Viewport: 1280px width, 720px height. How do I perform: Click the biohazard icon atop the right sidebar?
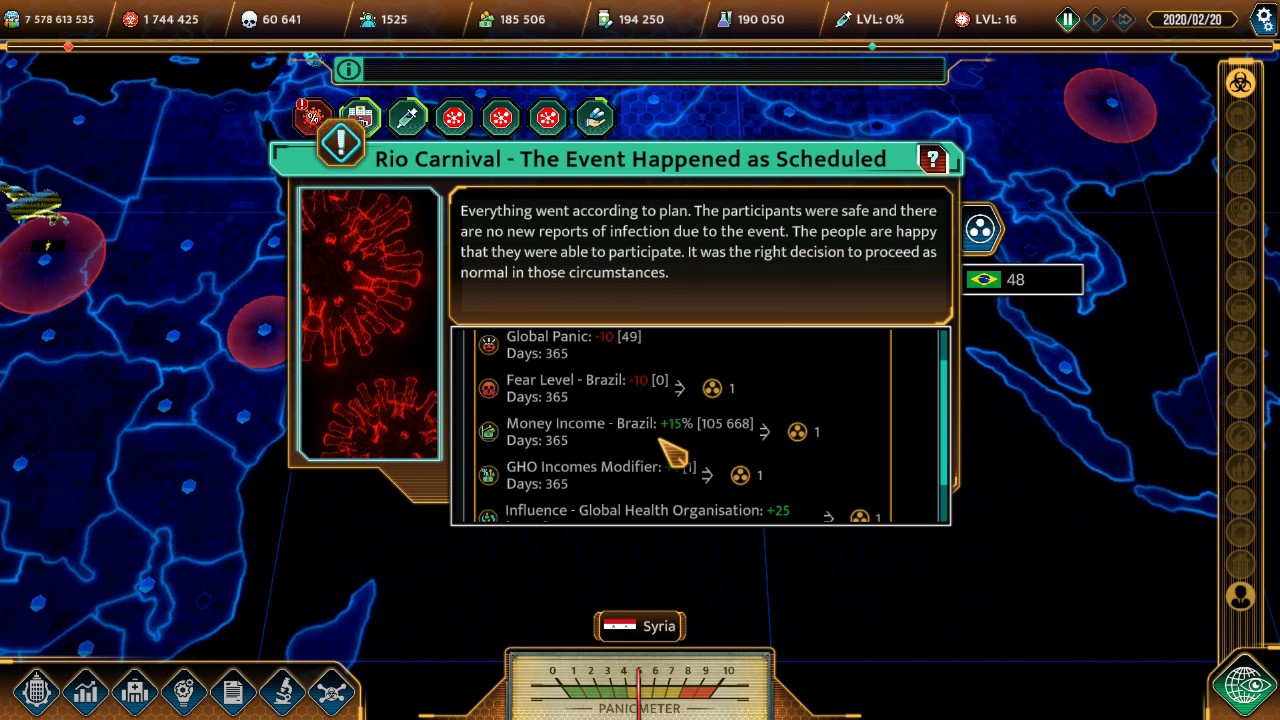[1241, 83]
